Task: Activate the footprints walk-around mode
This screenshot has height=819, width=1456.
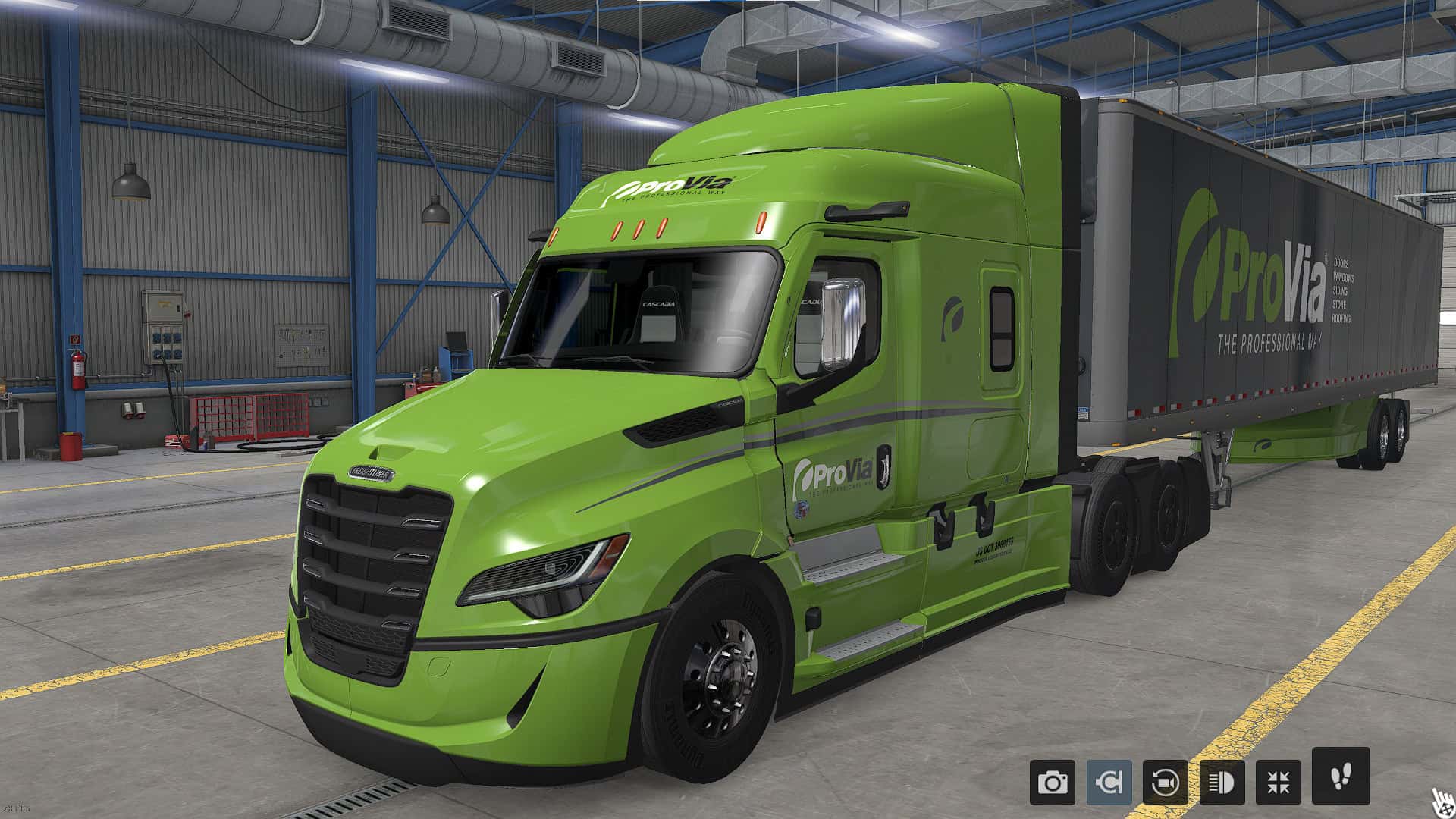Action: point(1341,776)
